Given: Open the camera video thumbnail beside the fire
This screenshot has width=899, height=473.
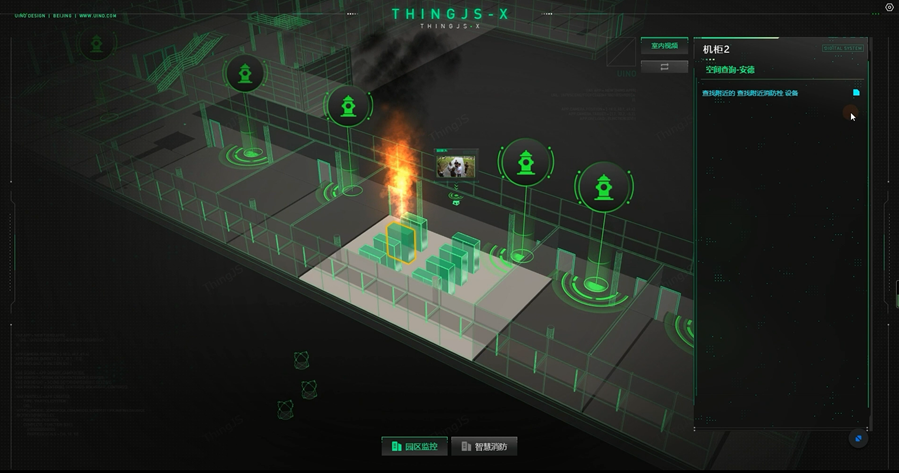Looking at the screenshot, I should click(457, 165).
